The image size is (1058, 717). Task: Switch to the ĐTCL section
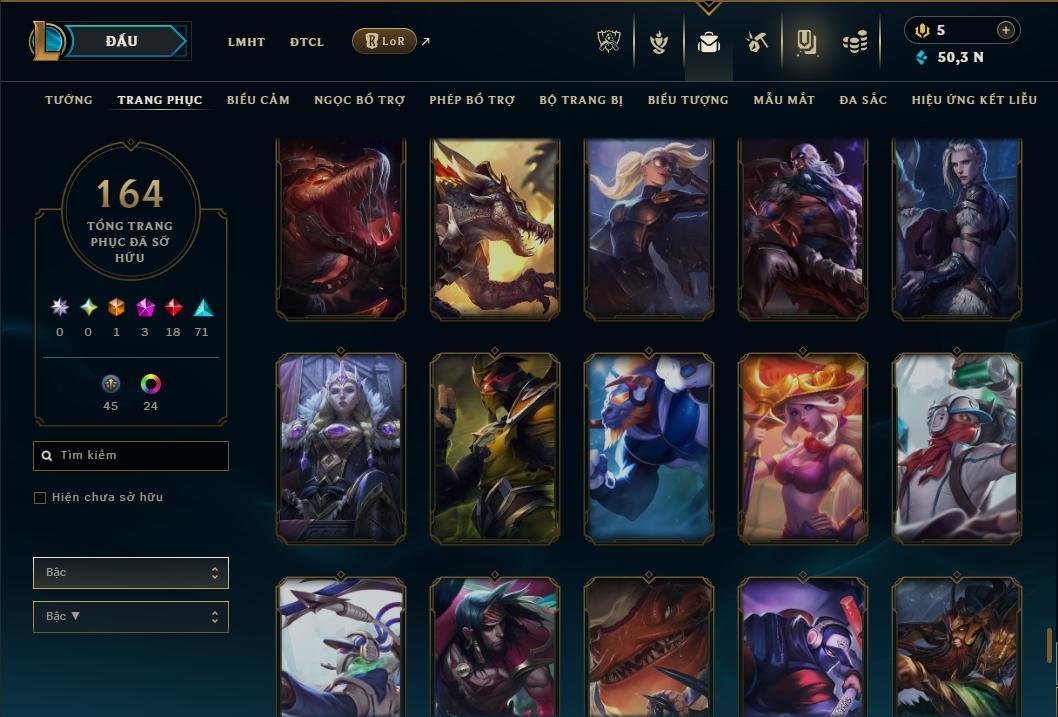pos(307,42)
